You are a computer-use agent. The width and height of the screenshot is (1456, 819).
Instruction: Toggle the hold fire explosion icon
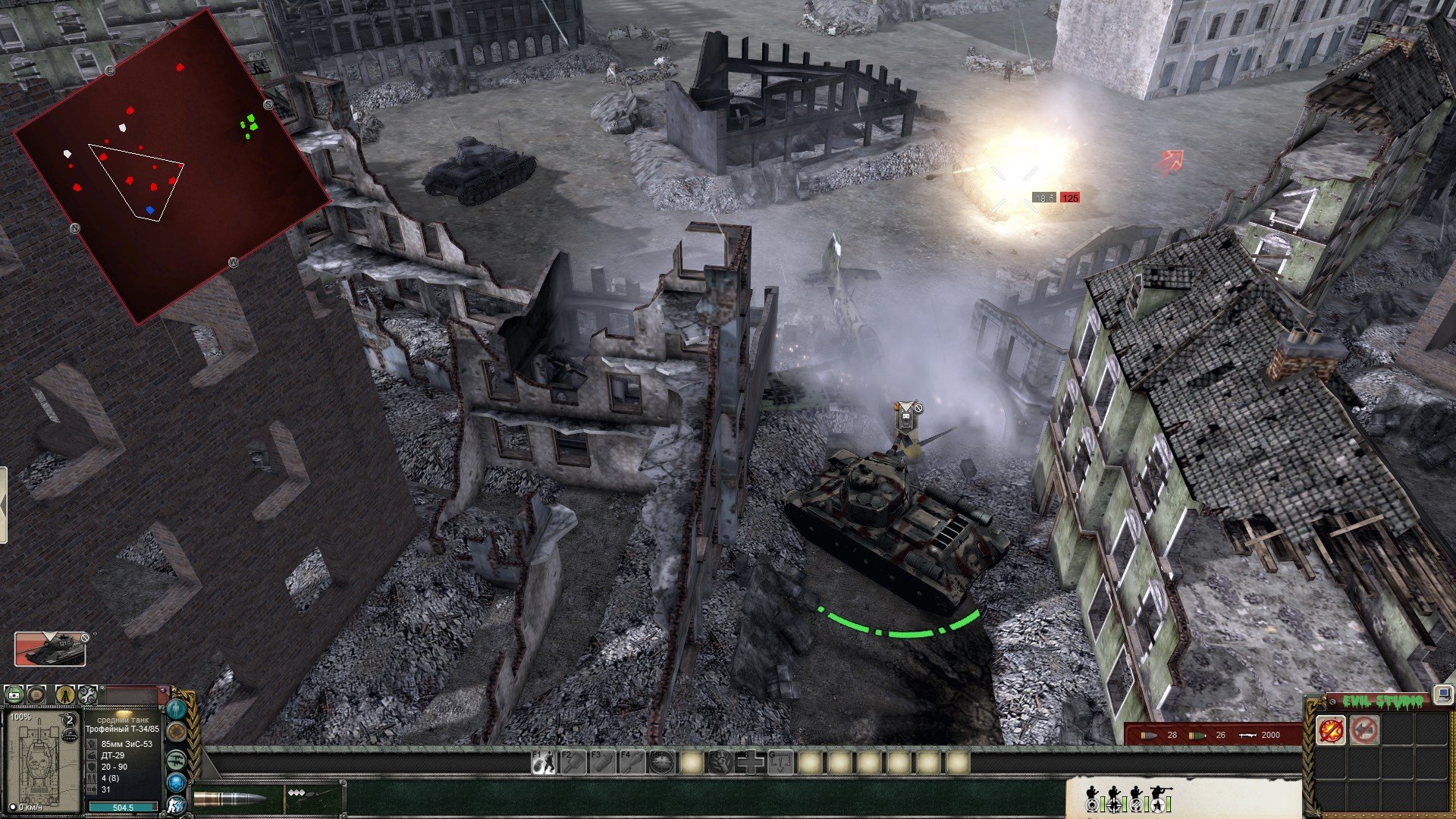pos(1332,730)
